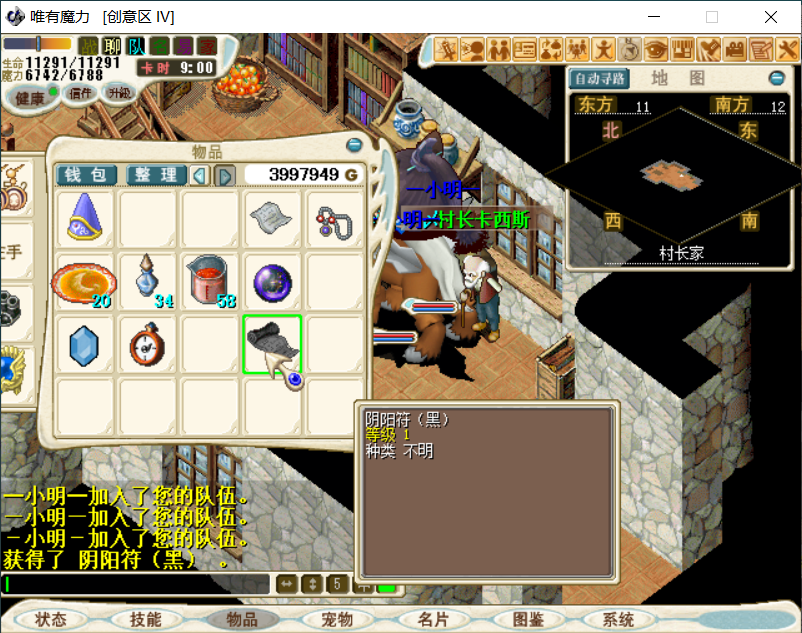Select the black 阴阳符 talisman slot

[x=272, y=344]
